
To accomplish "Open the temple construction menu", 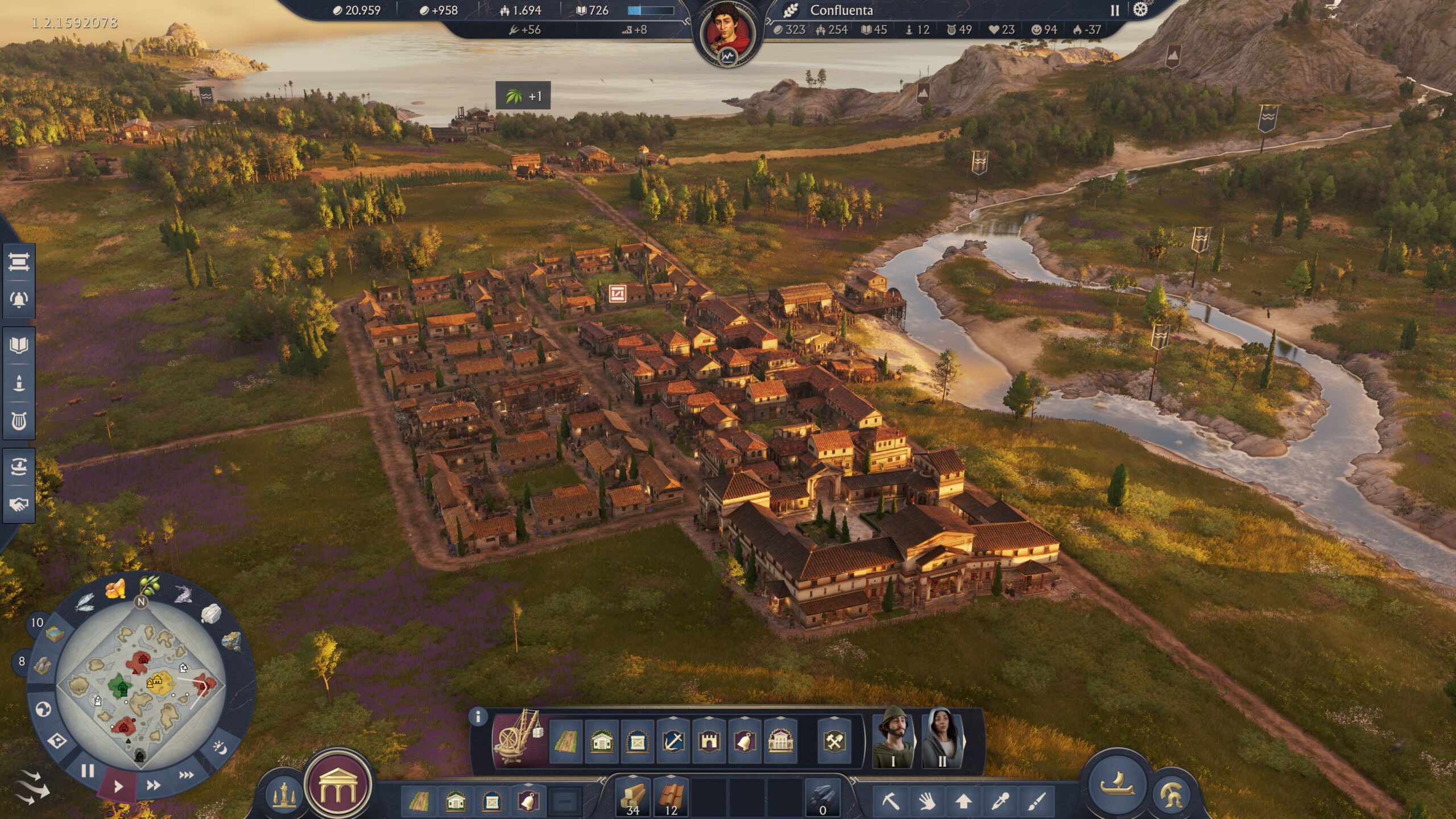I will (x=338, y=786).
